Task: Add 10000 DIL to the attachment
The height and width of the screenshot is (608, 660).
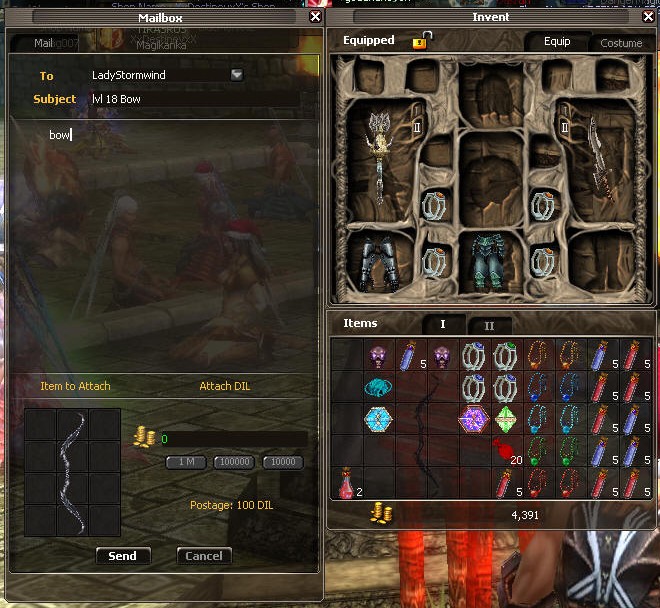Action: 282,462
